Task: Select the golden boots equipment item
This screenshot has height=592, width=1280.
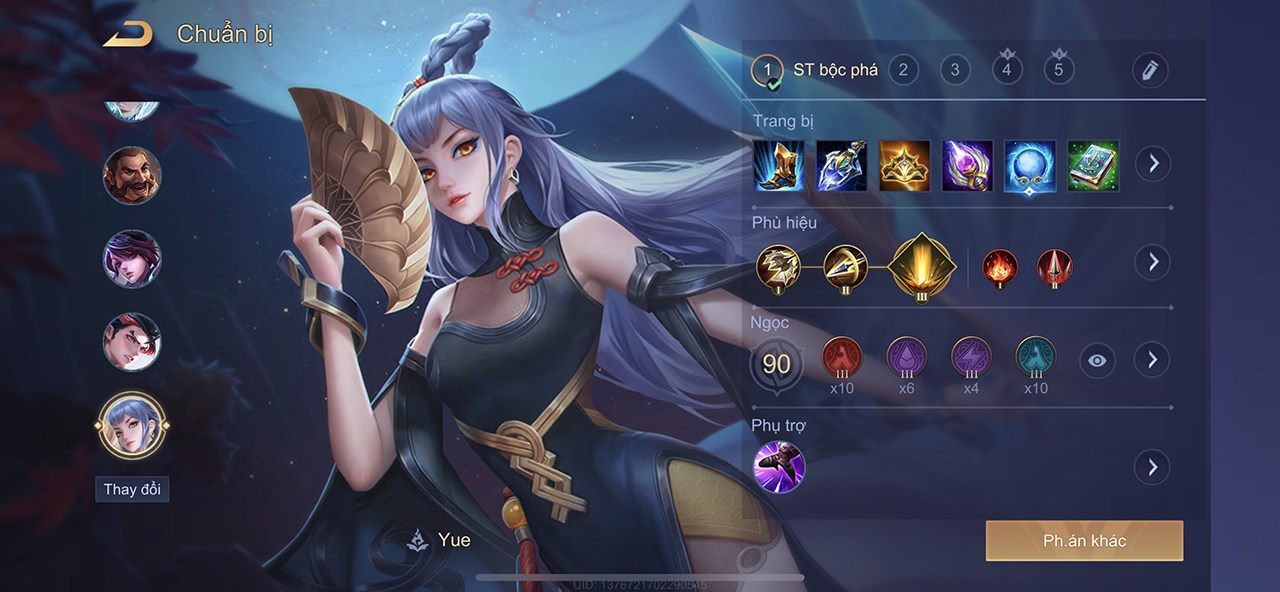Action: click(779, 165)
